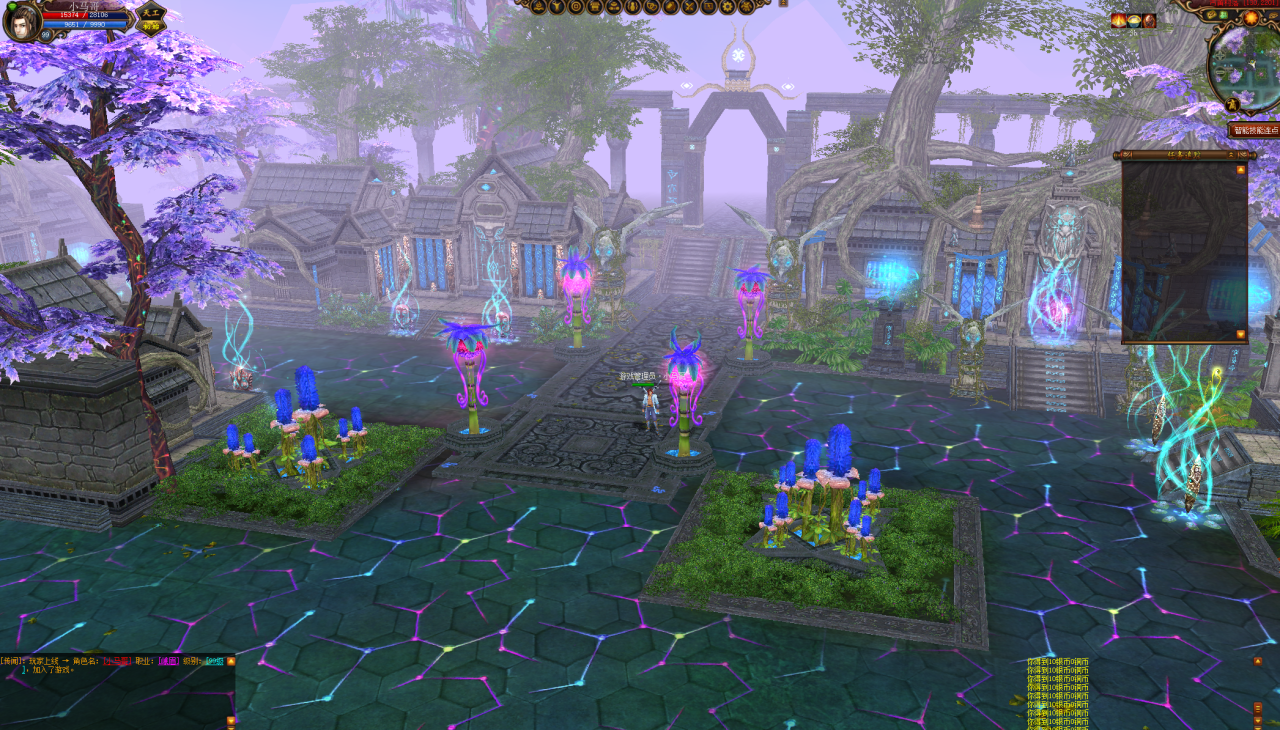The width and height of the screenshot is (1280, 730).
Task: Select the concentric rings target icon
Action: point(576,7)
